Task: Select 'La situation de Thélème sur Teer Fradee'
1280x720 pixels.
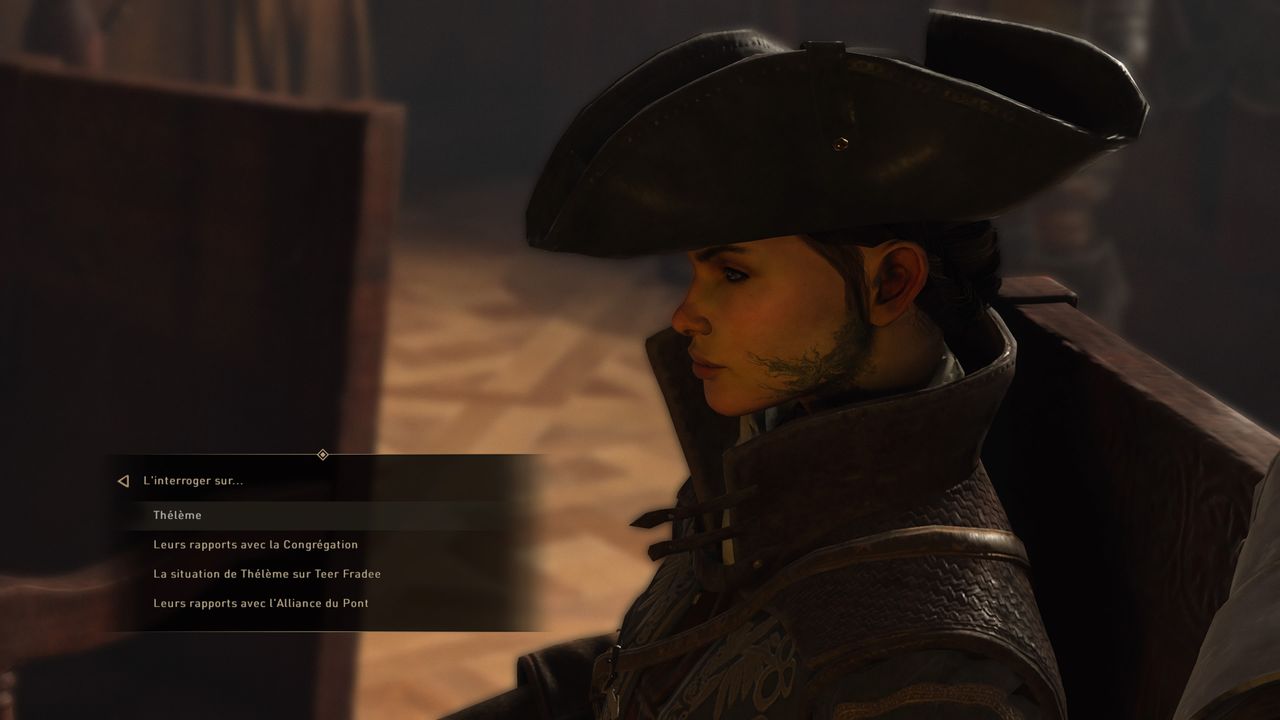Action: 266,574
